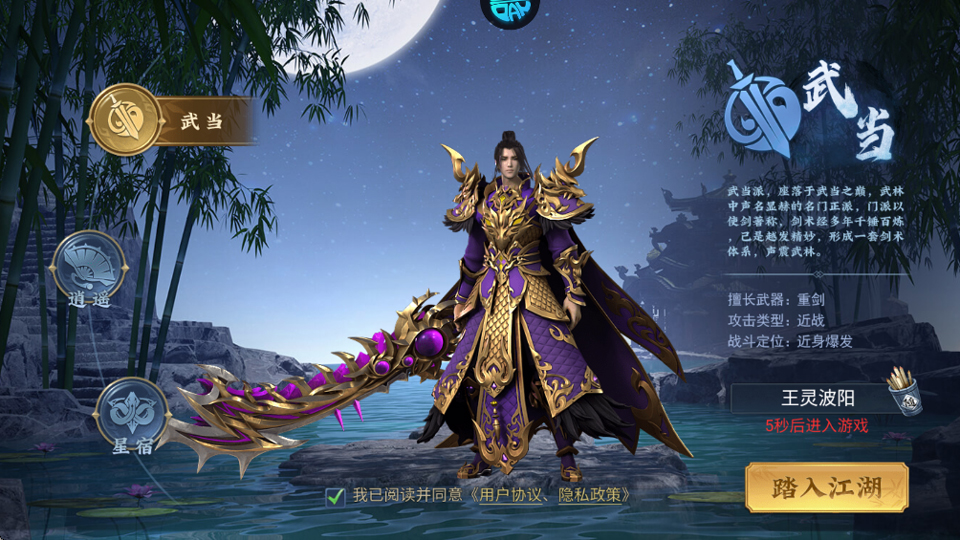Image resolution: width=960 pixels, height=540 pixels.
Task: Toggle the agreement checkbox
Action: click(x=335, y=496)
